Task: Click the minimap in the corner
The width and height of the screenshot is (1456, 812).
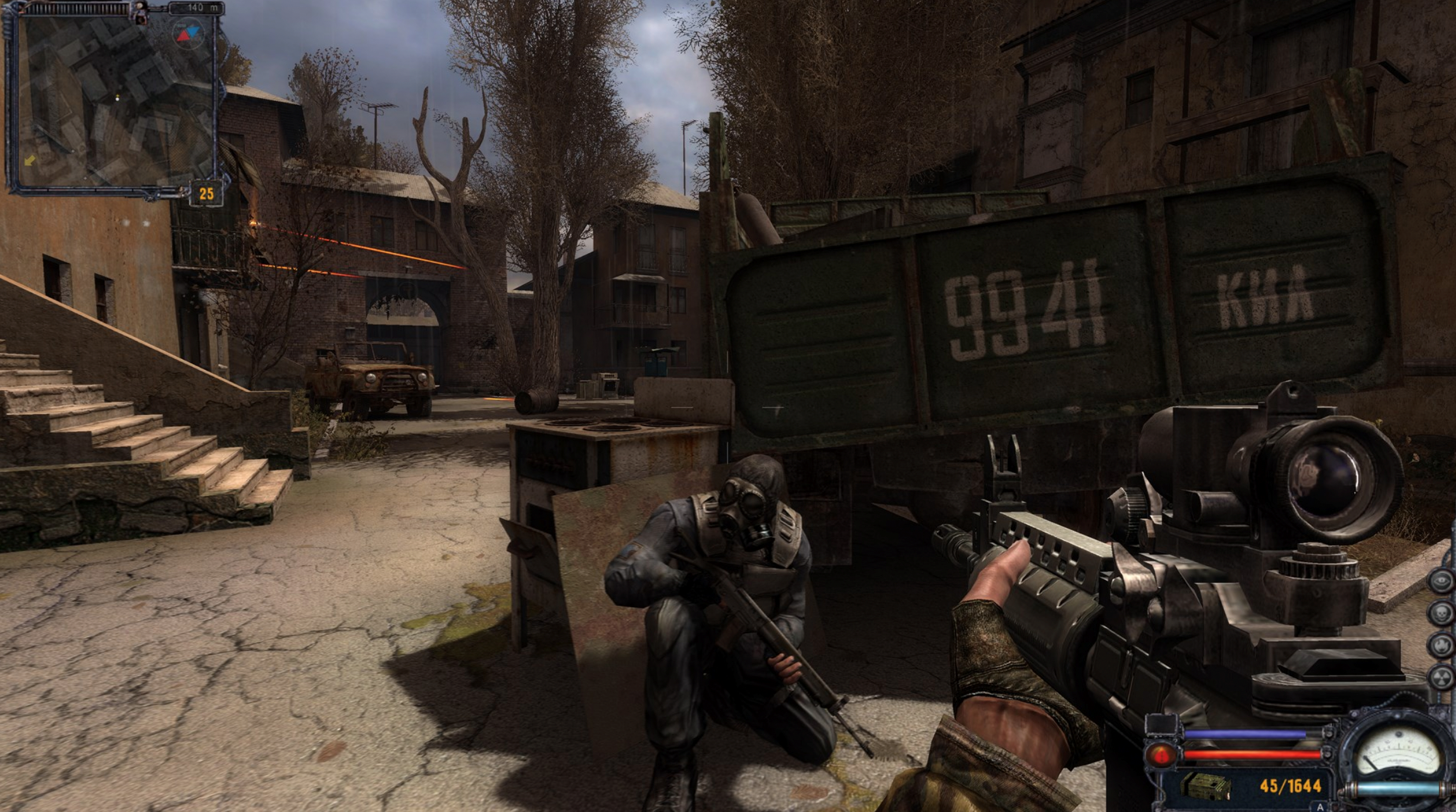Action: click(114, 101)
